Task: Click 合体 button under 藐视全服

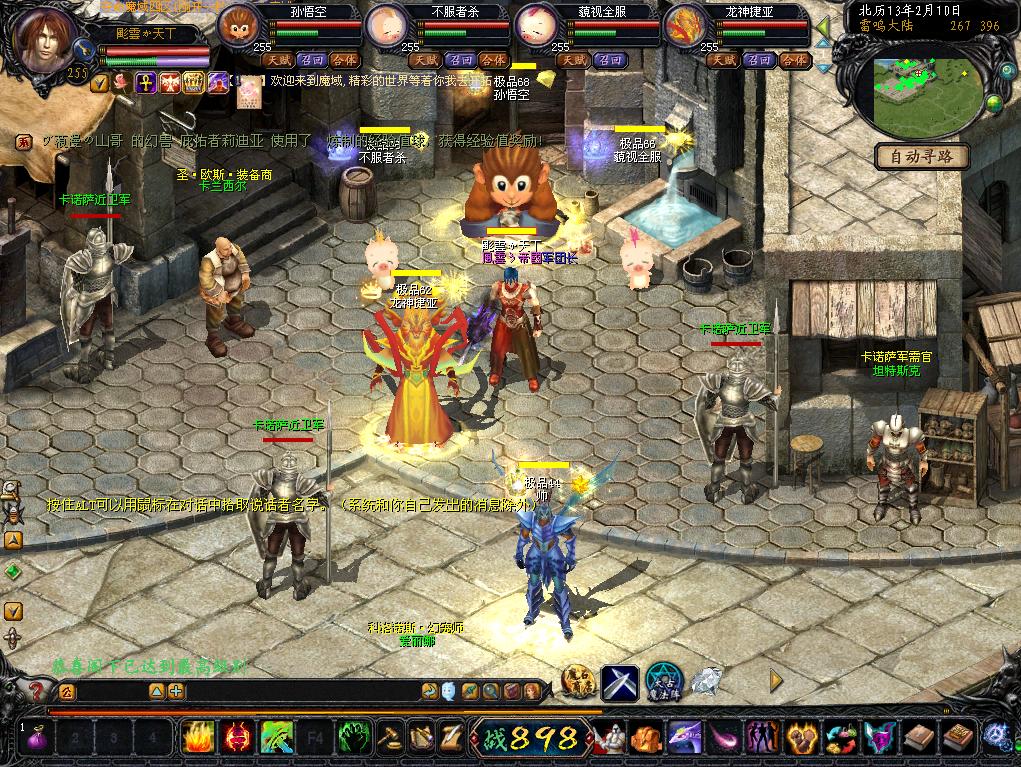Action: (643, 60)
